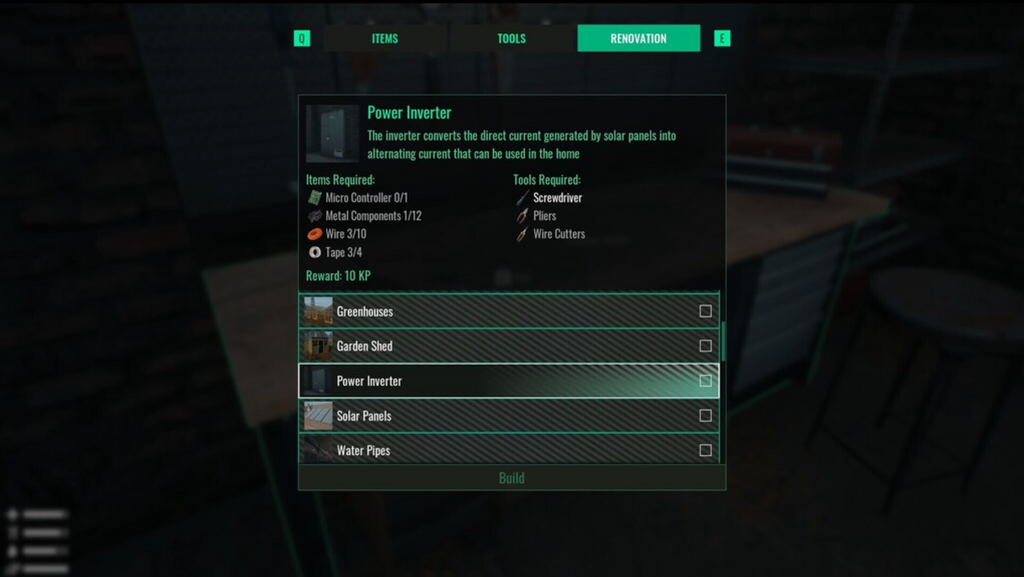Open the Tools tab
This screenshot has width=1024, height=577.
511,39
